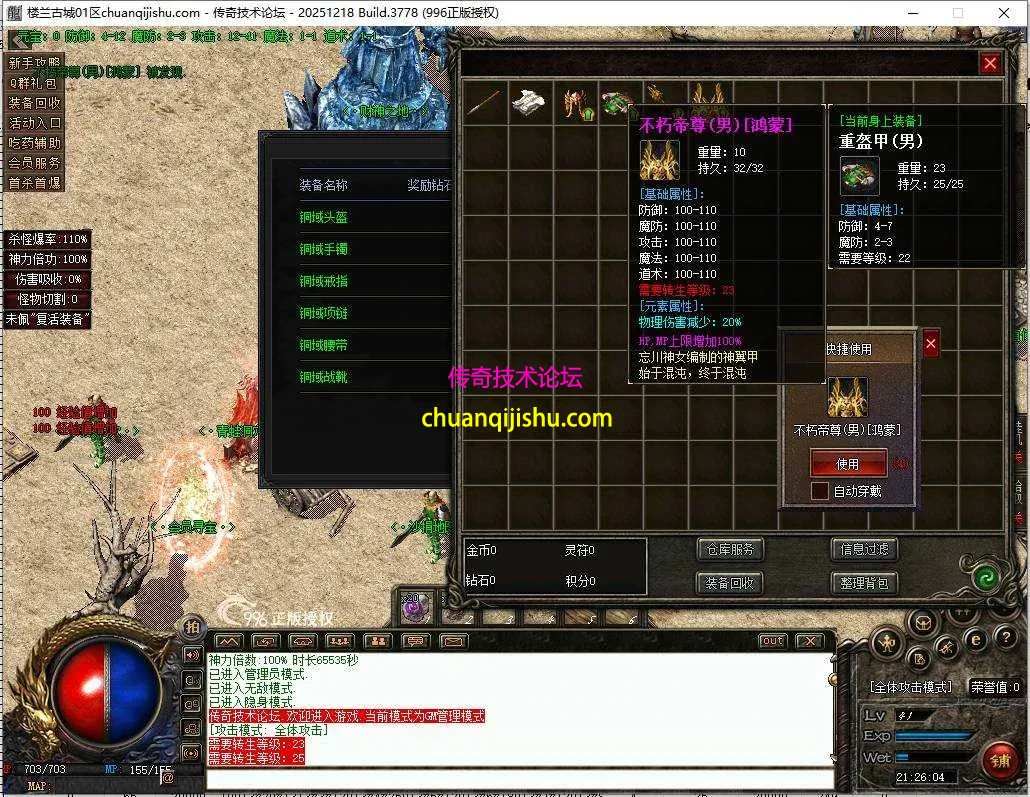Toggle the 自动穿戴 auto-equip checkbox
Viewport: 1030px width, 797px height.
click(x=820, y=491)
